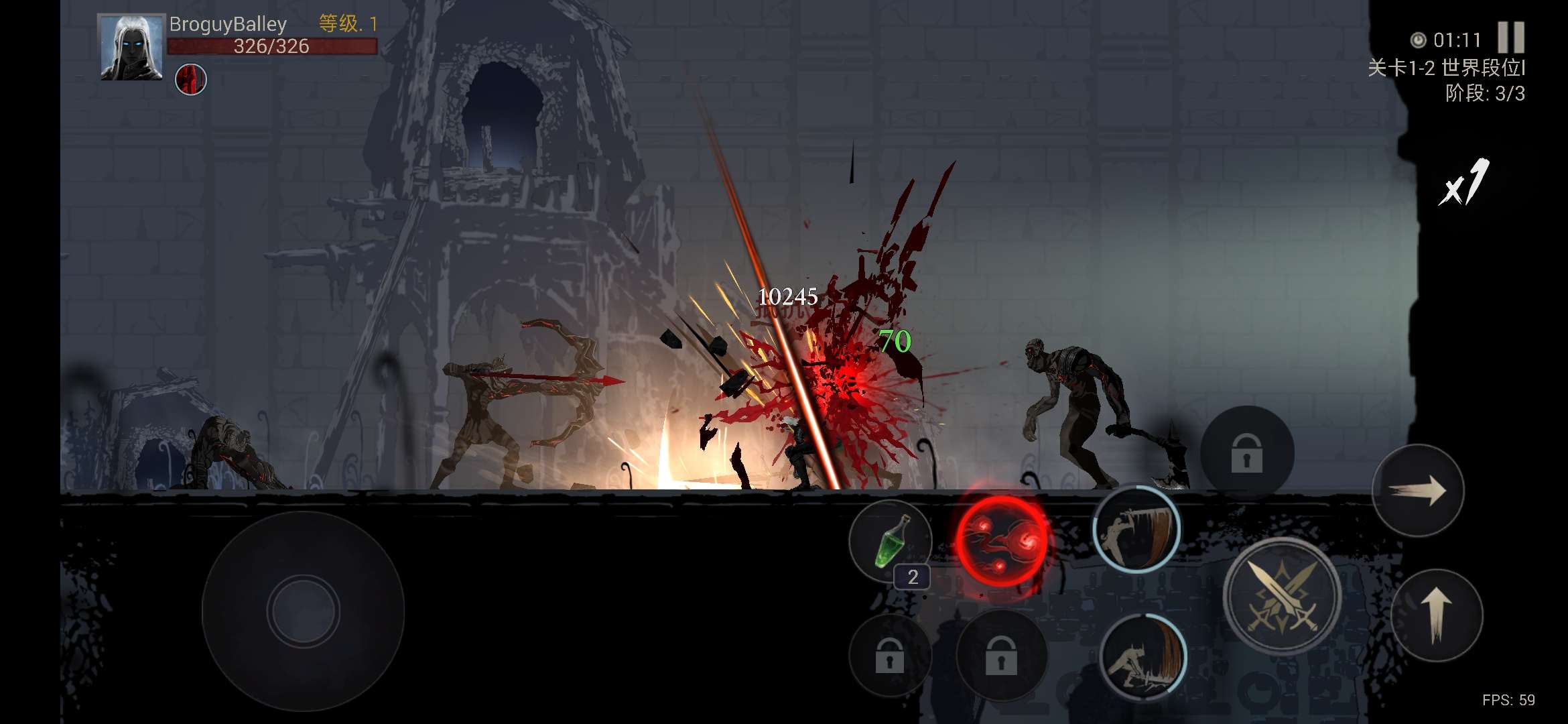Trigger the standing overhead sword slash skill
The height and width of the screenshot is (724, 1568).
tap(1136, 528)
